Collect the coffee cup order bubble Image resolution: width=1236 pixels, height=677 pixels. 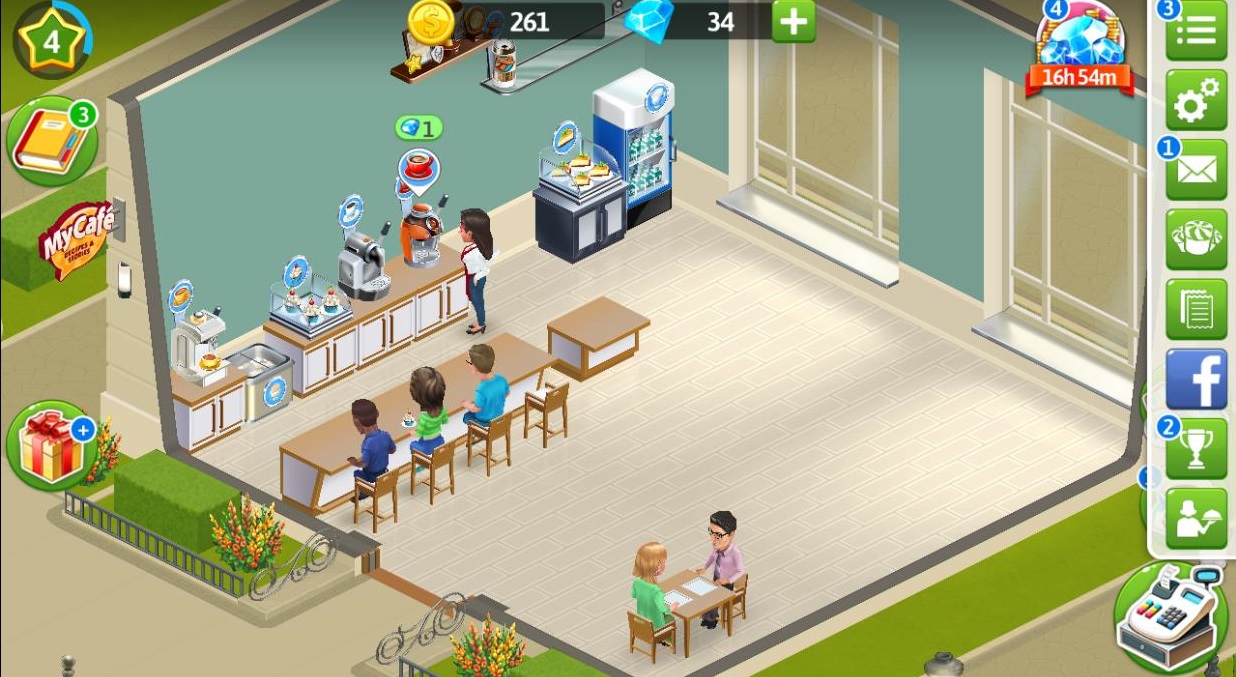(x=418, y=167)
